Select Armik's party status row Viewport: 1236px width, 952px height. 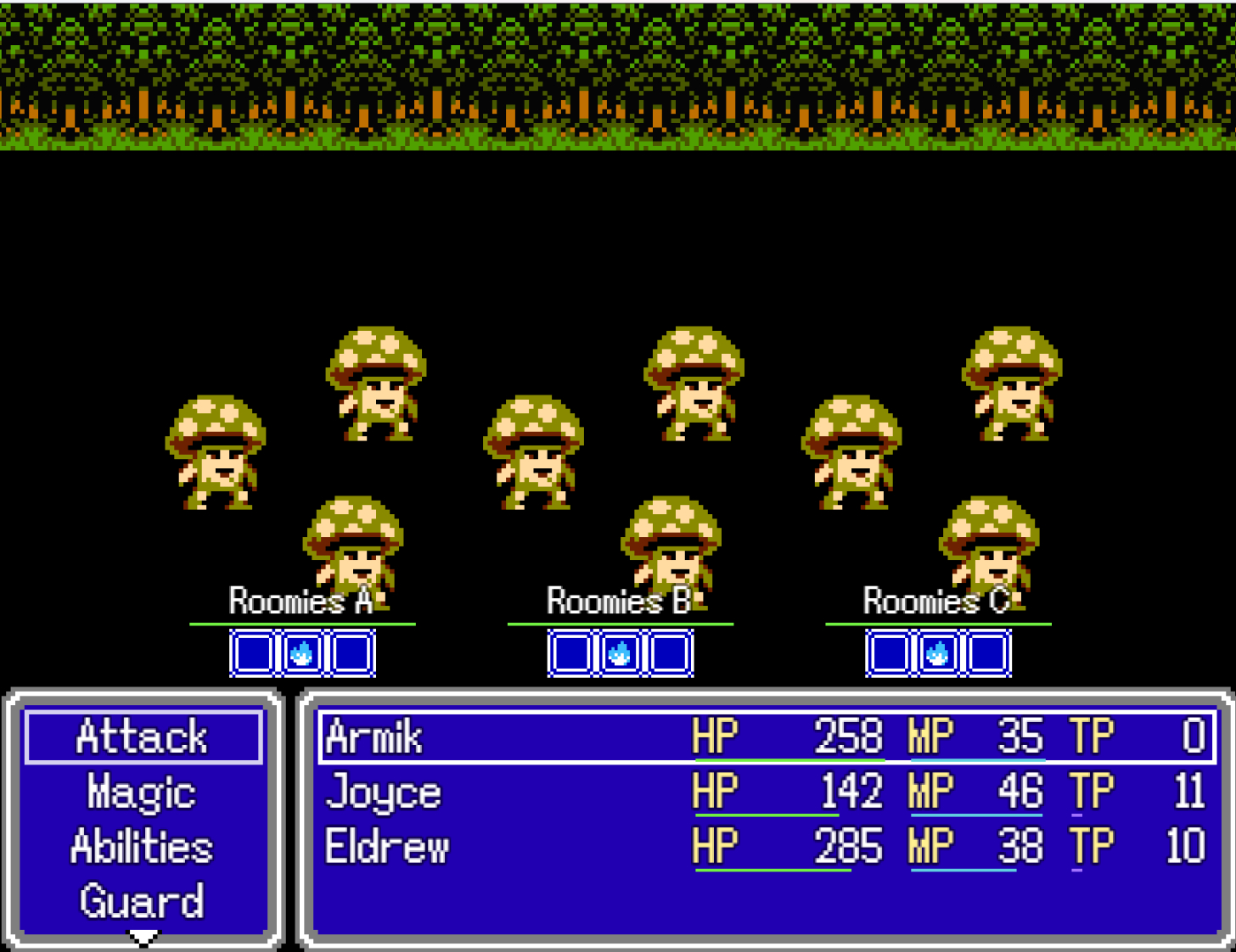(767, 736)
